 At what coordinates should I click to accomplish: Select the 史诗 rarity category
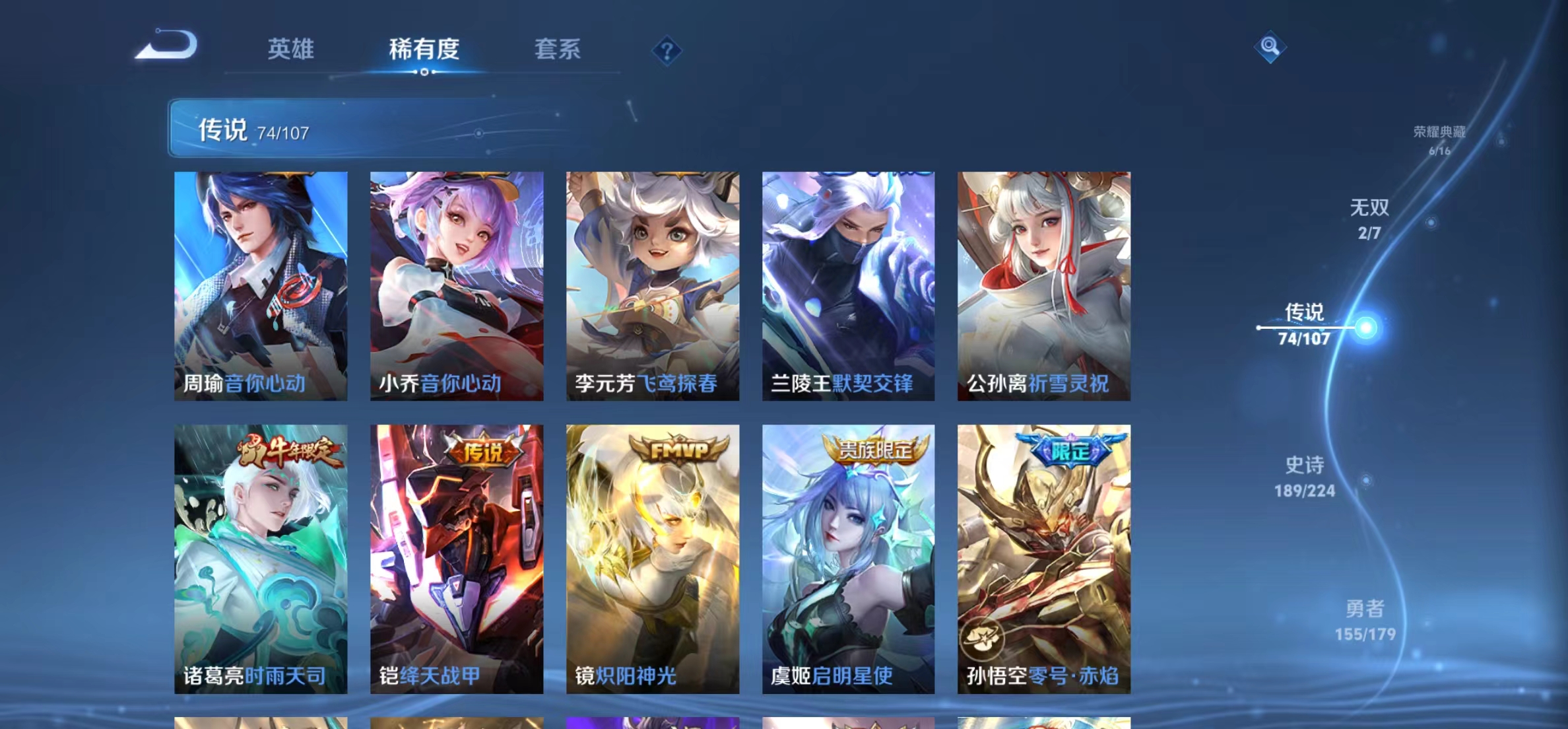1303,466
